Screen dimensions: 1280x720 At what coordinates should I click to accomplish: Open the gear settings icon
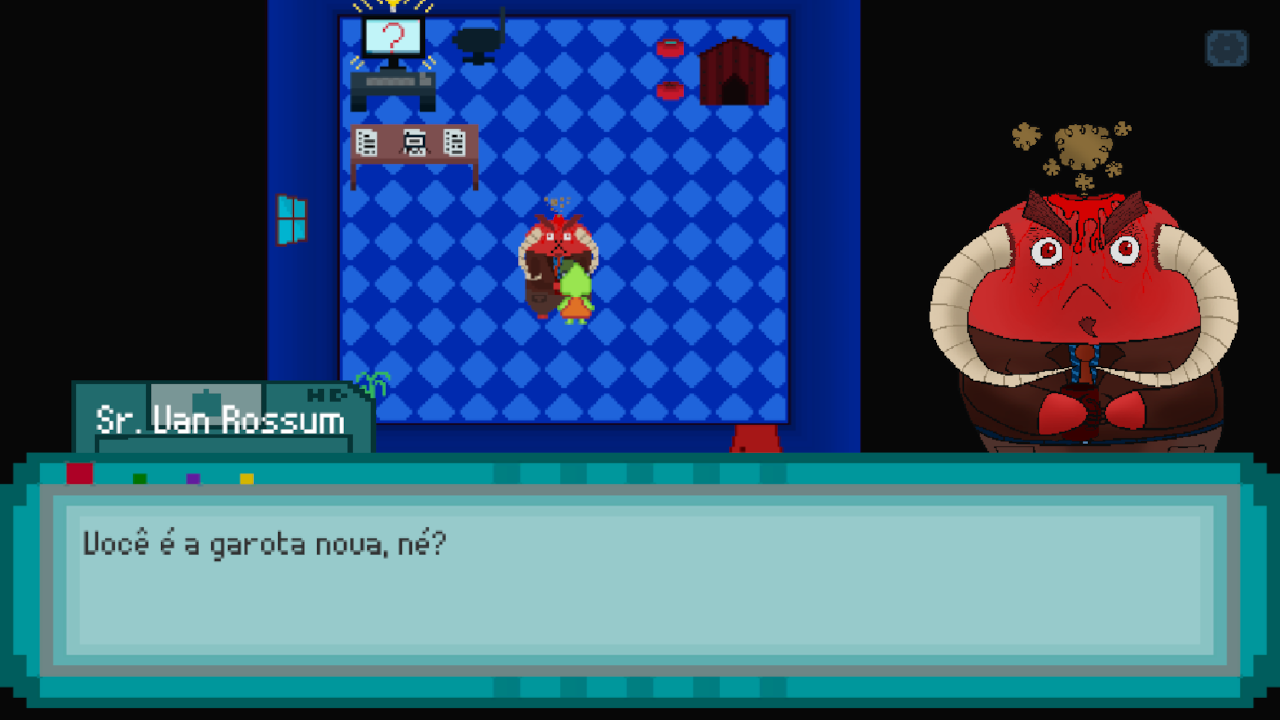point(1226,48)
